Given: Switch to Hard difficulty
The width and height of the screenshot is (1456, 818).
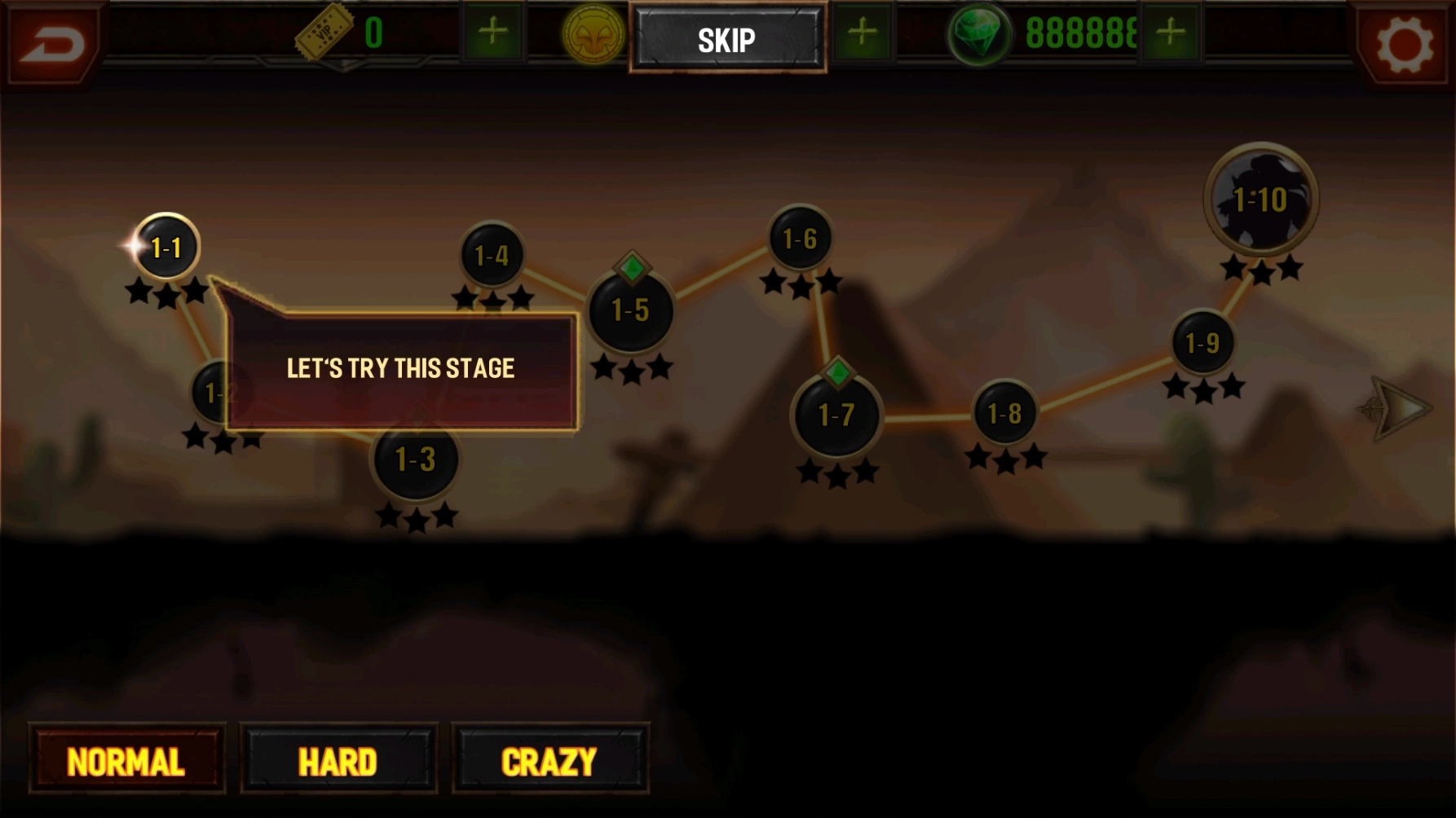Looking at the screenshot, I should point(338,762).
